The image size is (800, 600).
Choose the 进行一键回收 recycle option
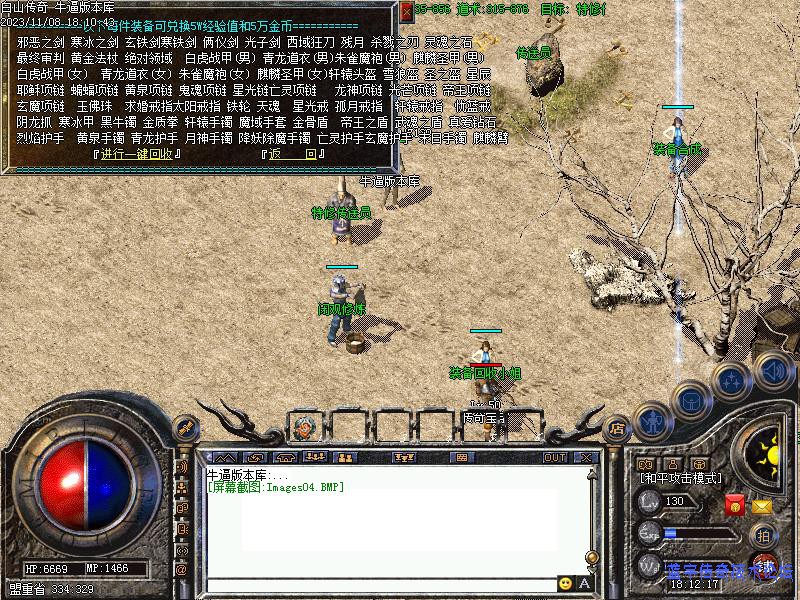pos(138,154)
